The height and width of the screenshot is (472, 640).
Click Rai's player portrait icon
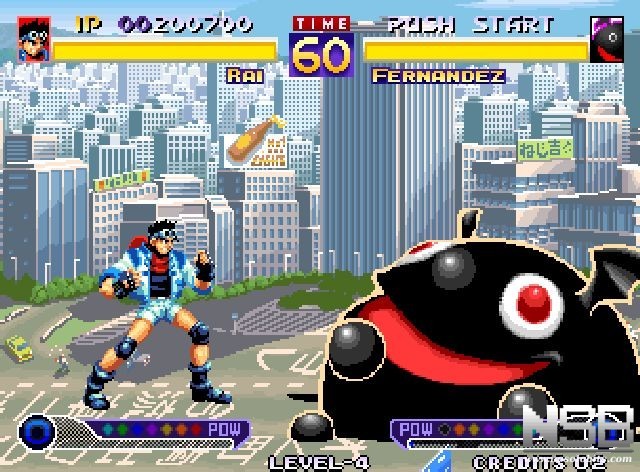coord(34,39)
